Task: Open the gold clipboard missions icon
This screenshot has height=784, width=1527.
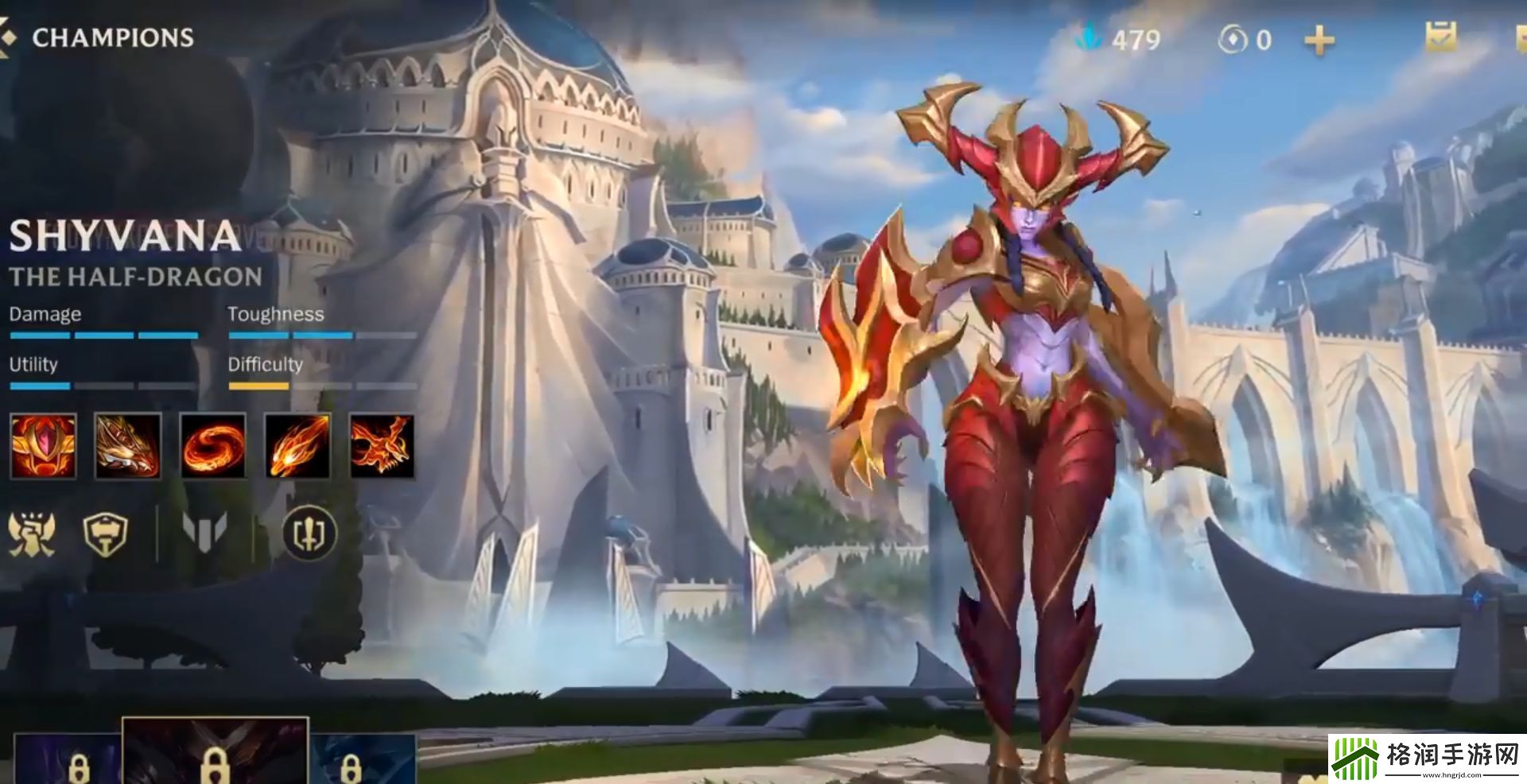Action: pyautogui.click(x=1440, y=37)
